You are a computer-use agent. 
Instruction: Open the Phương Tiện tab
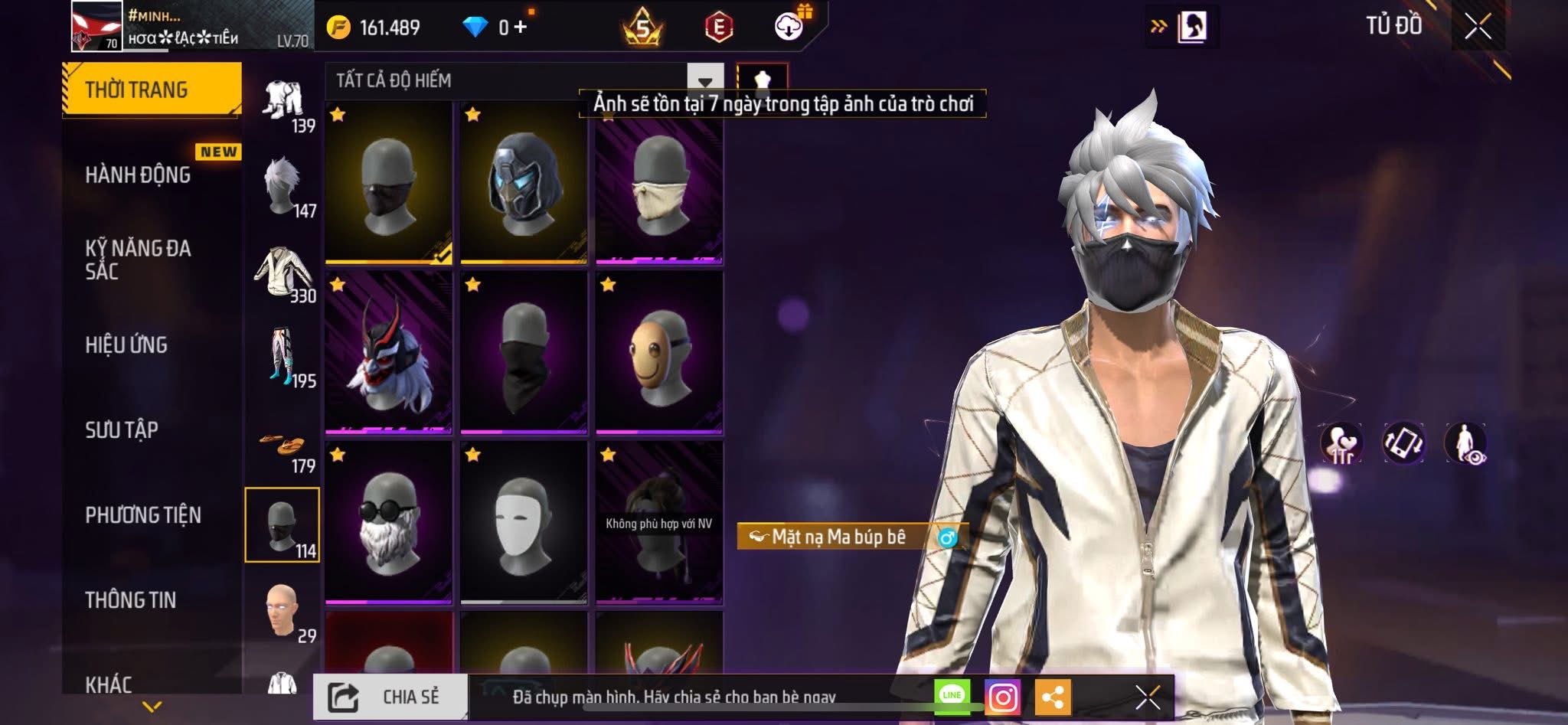tap(143, 514)
